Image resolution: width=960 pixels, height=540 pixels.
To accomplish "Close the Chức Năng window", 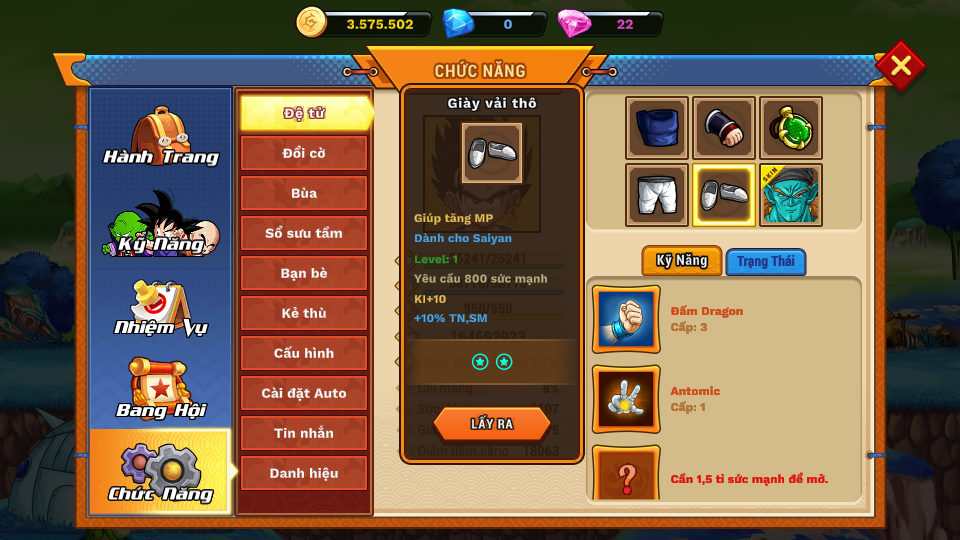I will (900, 66).
